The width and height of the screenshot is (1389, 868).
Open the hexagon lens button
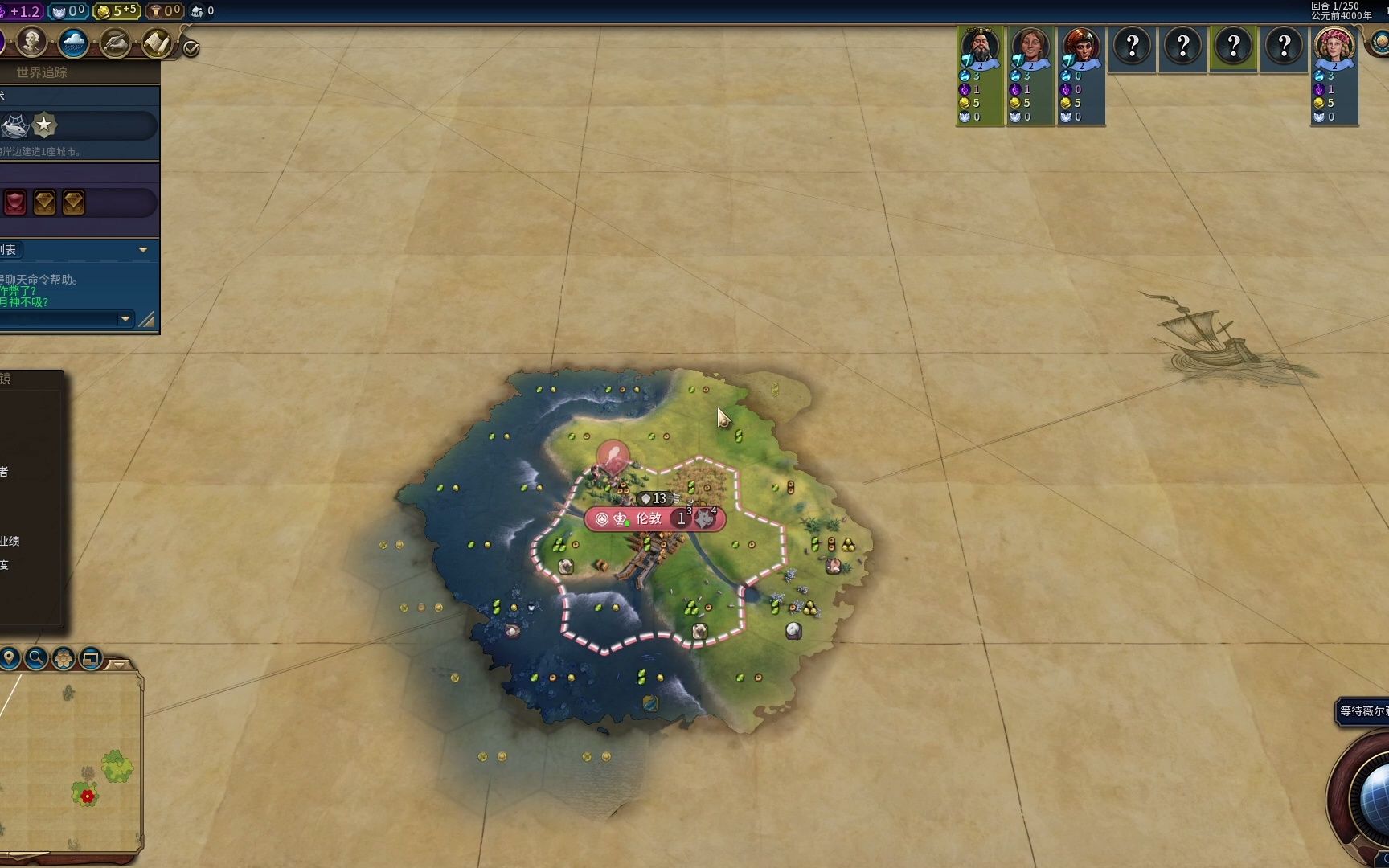tap(64, 659)
